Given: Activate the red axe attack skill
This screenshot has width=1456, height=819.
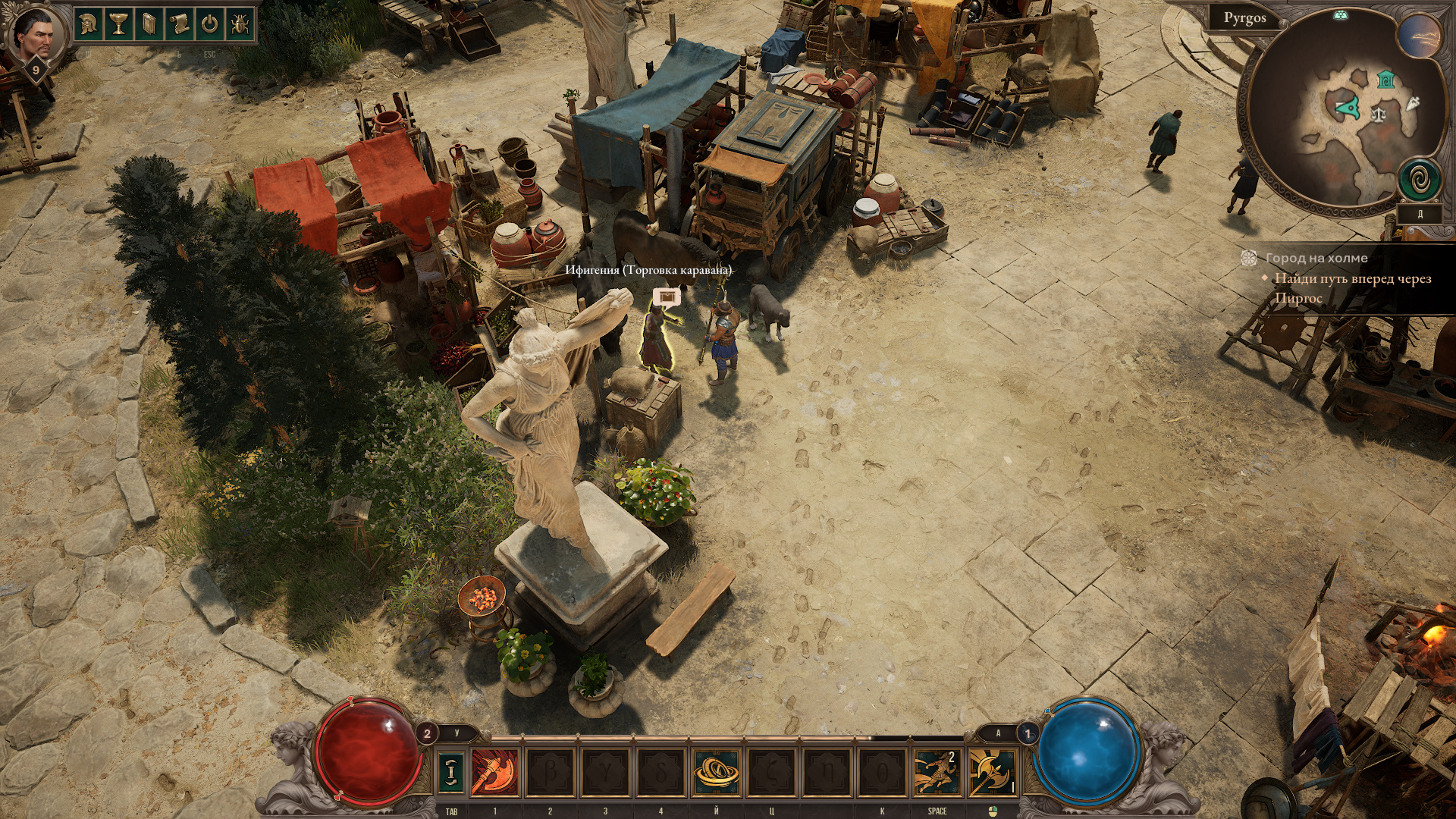Looking at the screenshot, I should pos(495,772).
